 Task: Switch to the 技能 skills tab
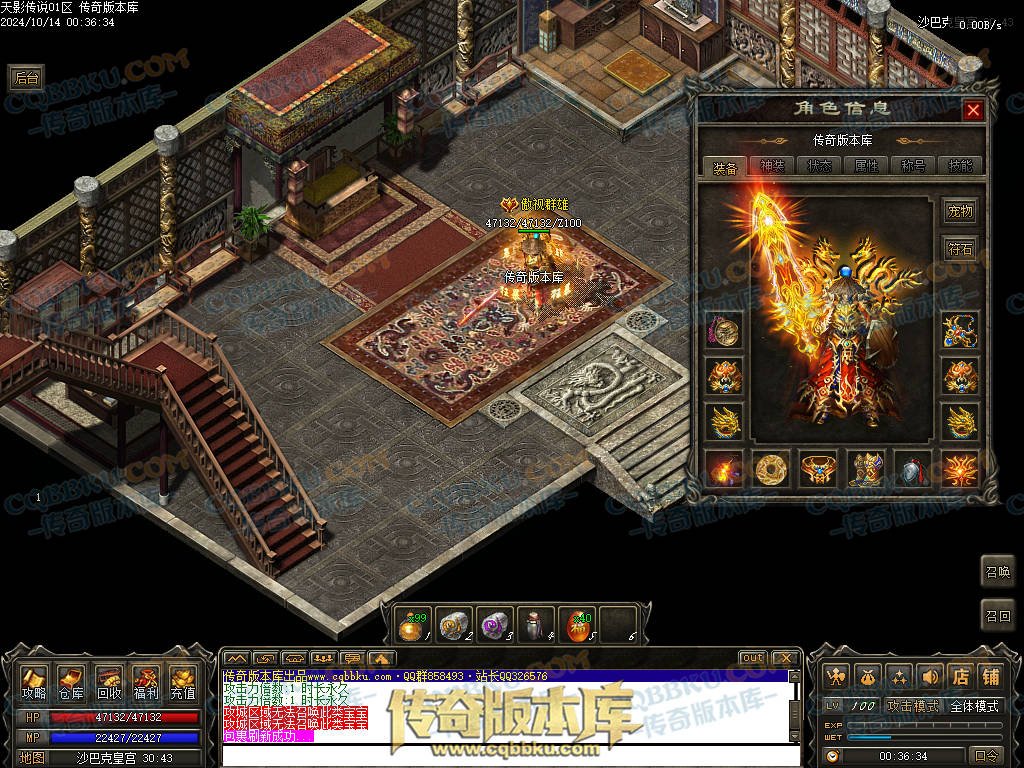point(959,166)
